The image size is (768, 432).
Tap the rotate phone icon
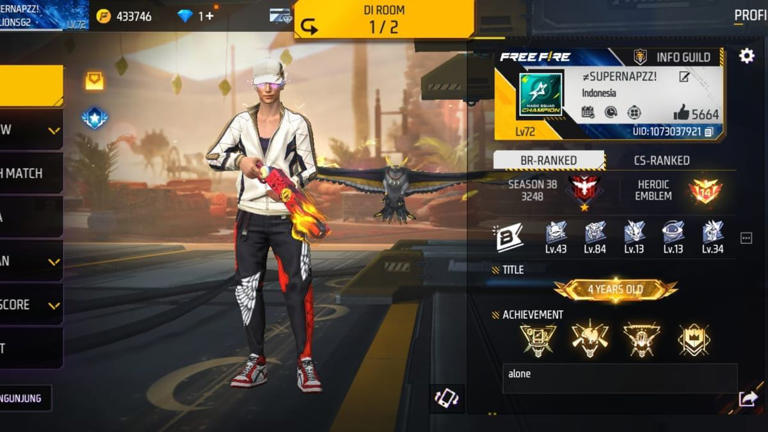click(x=446, y=398)
